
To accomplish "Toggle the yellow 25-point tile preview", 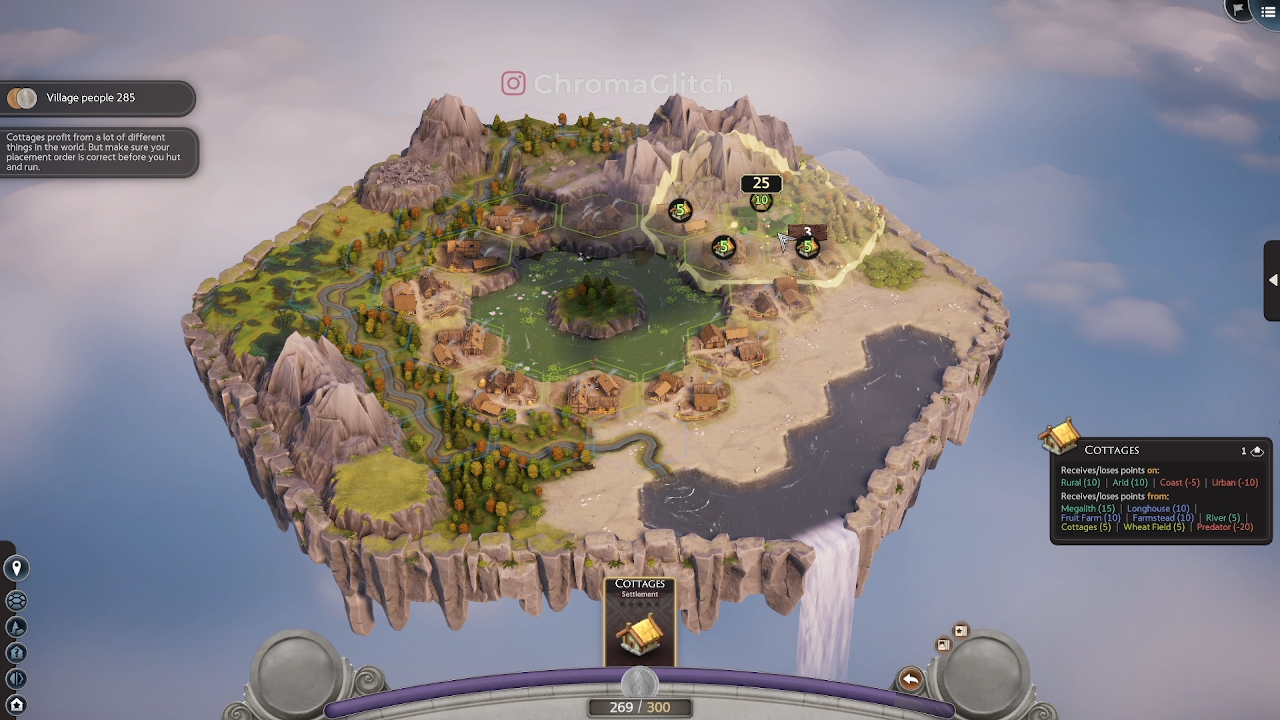I will (x=761, y=183).
